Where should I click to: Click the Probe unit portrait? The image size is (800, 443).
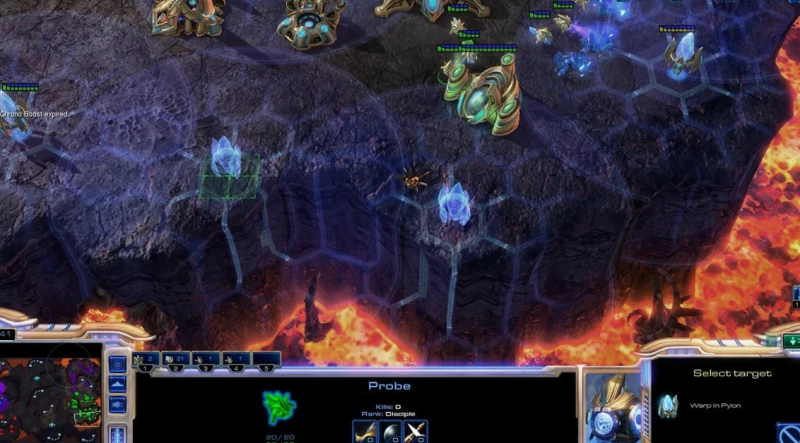[611, 407]
